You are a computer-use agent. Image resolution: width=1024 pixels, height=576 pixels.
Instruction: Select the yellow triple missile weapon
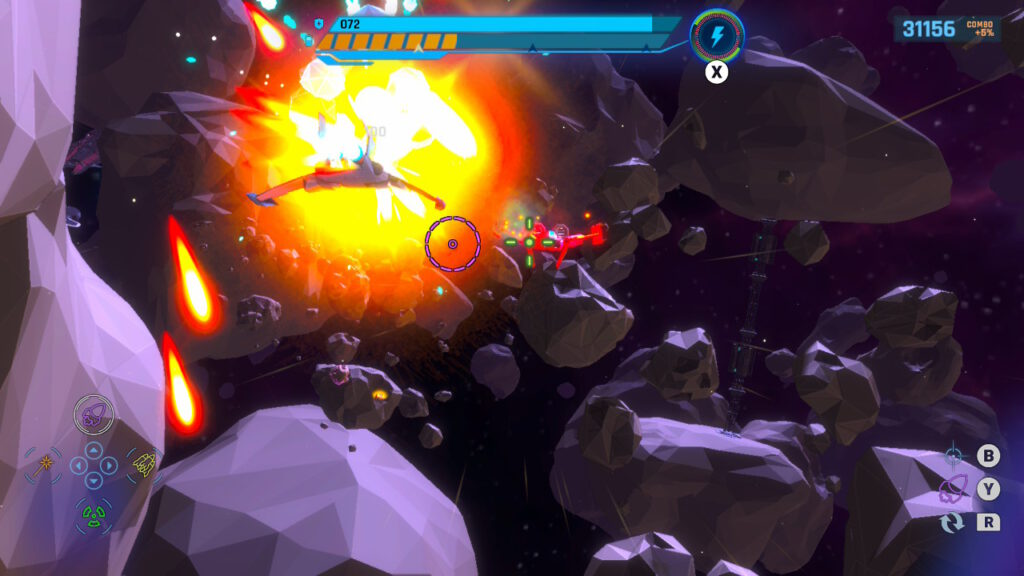point(145,463)
